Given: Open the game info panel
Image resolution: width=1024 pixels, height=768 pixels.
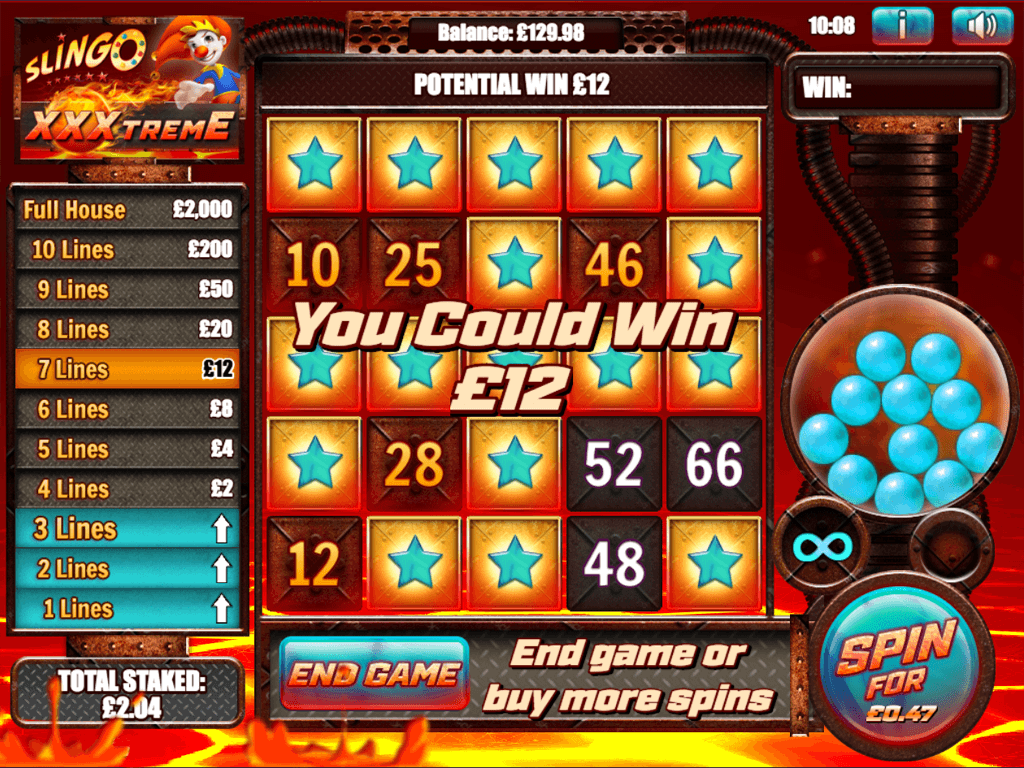Looking at the screenshot, I should coord(902,26).
